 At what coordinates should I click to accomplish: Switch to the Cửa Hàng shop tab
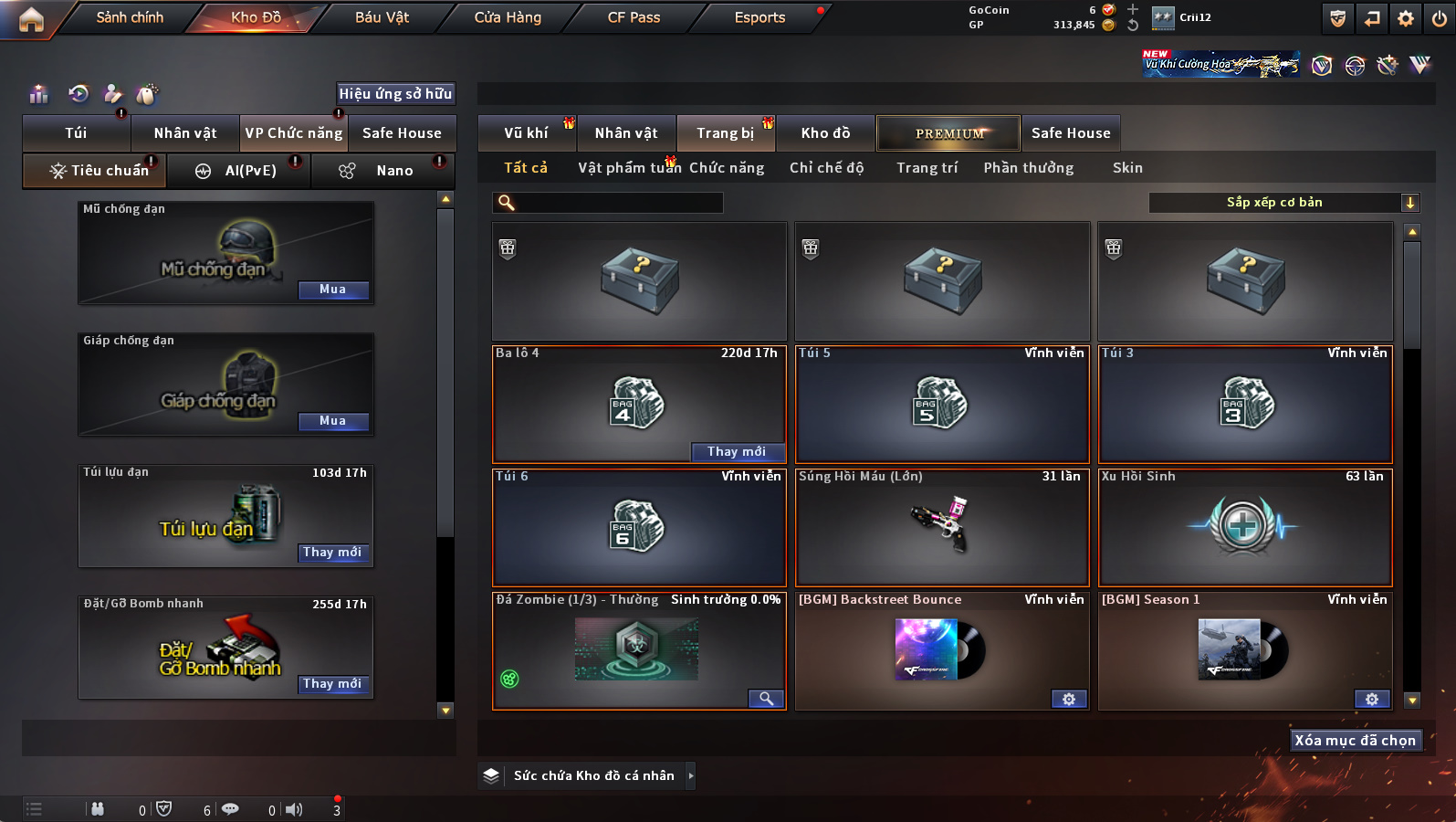click(x=508, y=17)
